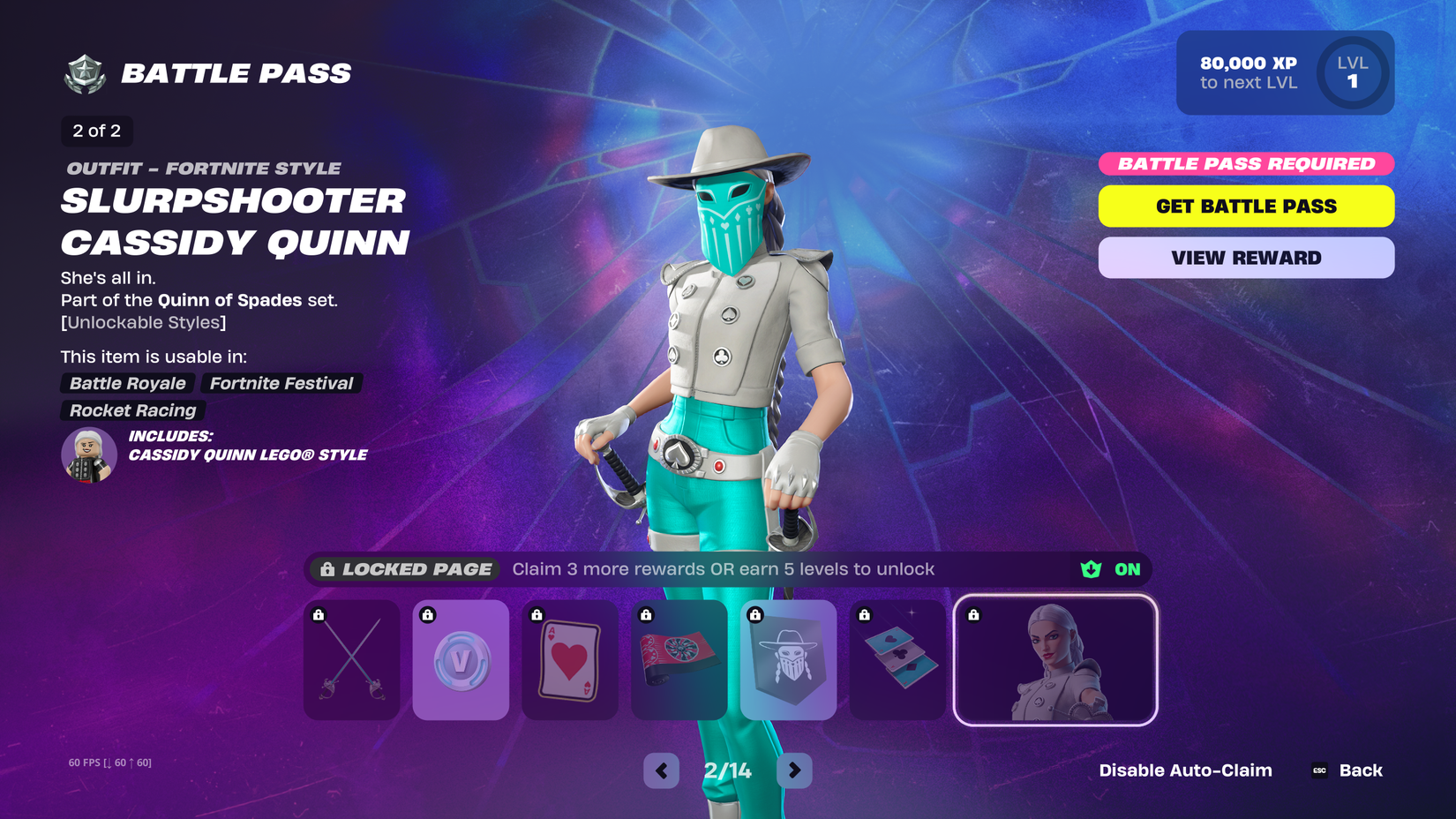The height and width of the screenshot is (819, 1456).
Task: Open the red wrap reward
Action: pos(679,660)
